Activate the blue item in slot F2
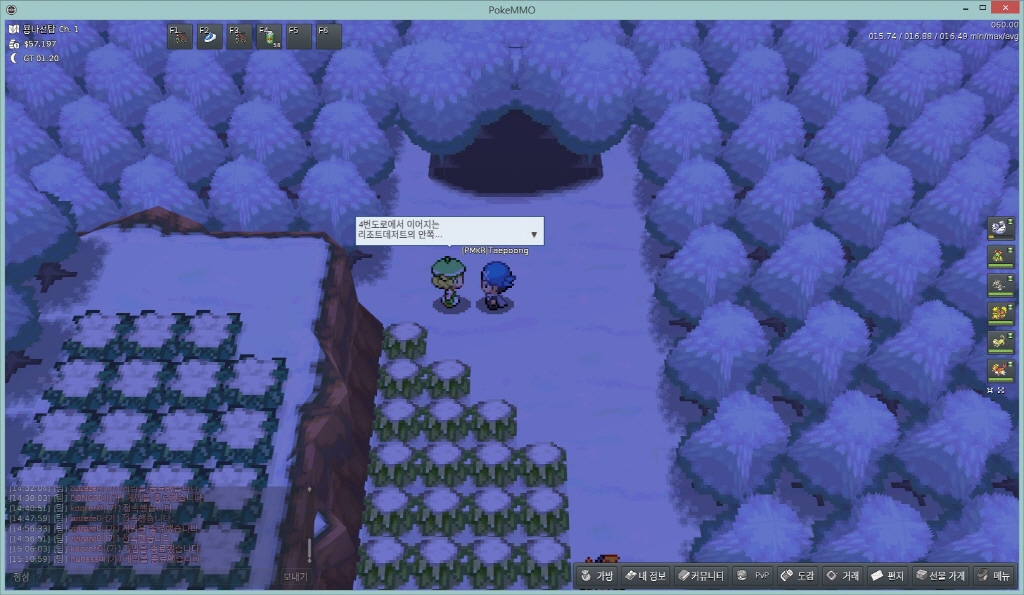Image resolution: width=1024 pixels, height=595 pixels. click(x=209, y=37)
